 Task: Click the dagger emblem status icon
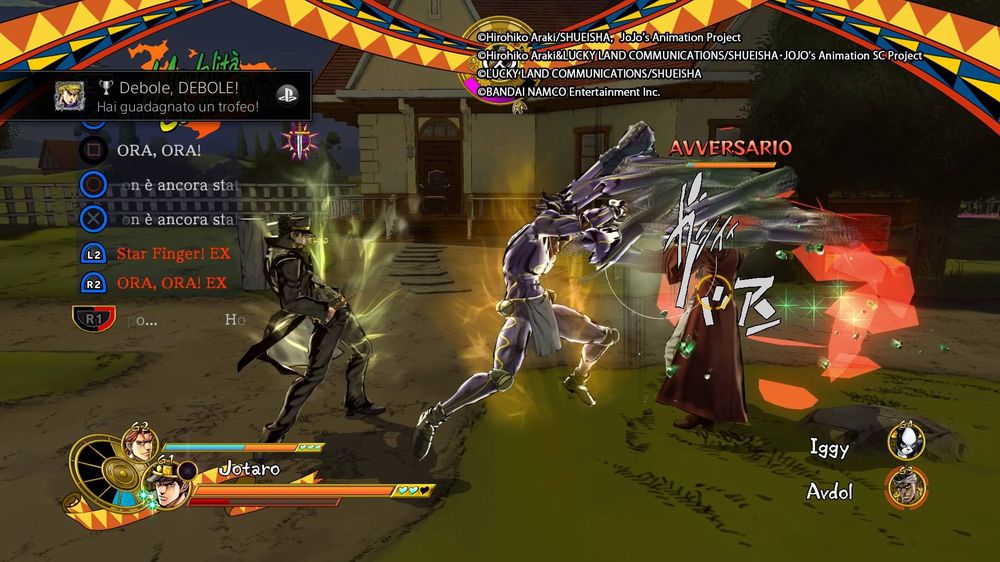pos(300,142)
